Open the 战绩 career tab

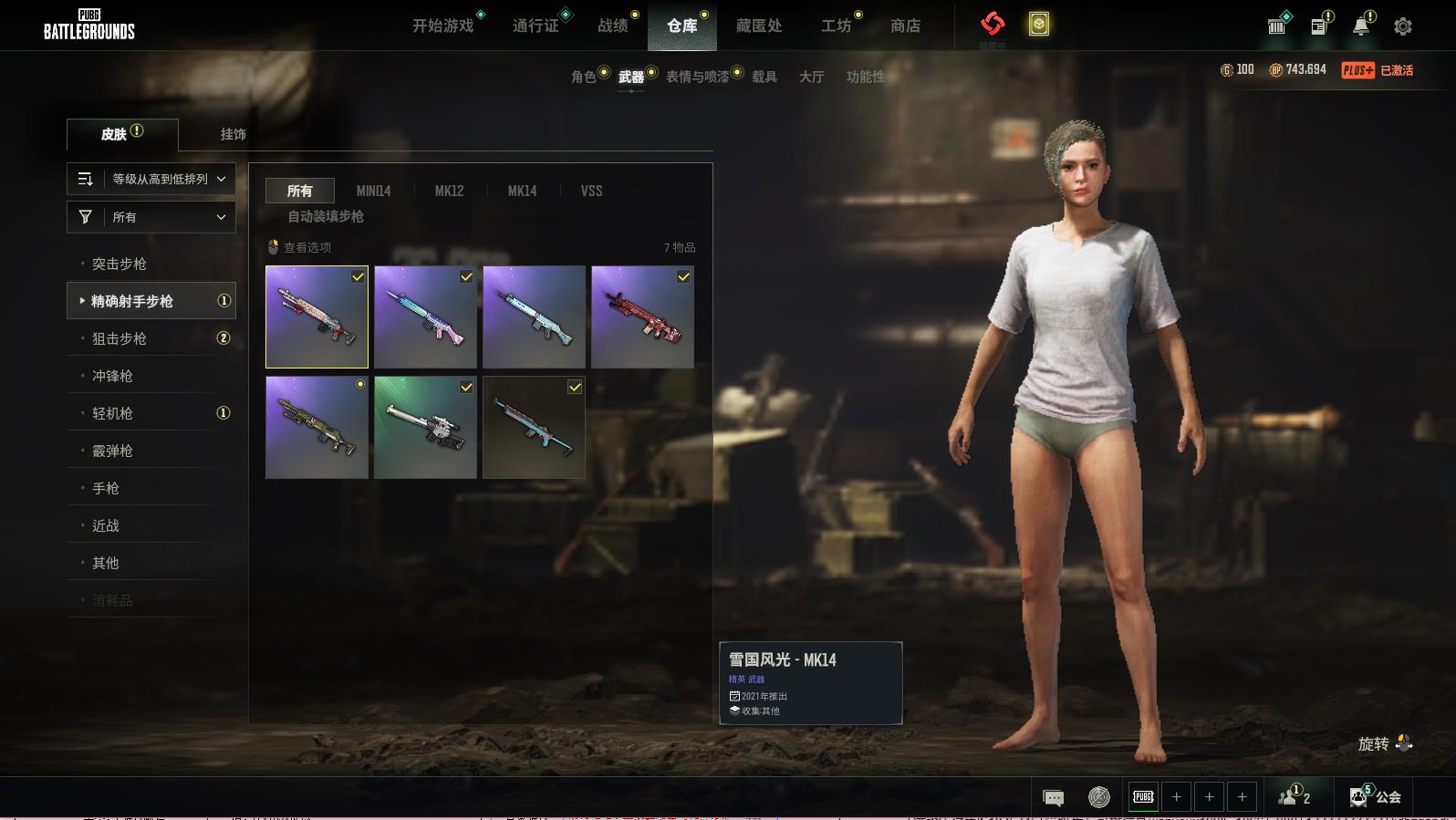coord(612,26)
